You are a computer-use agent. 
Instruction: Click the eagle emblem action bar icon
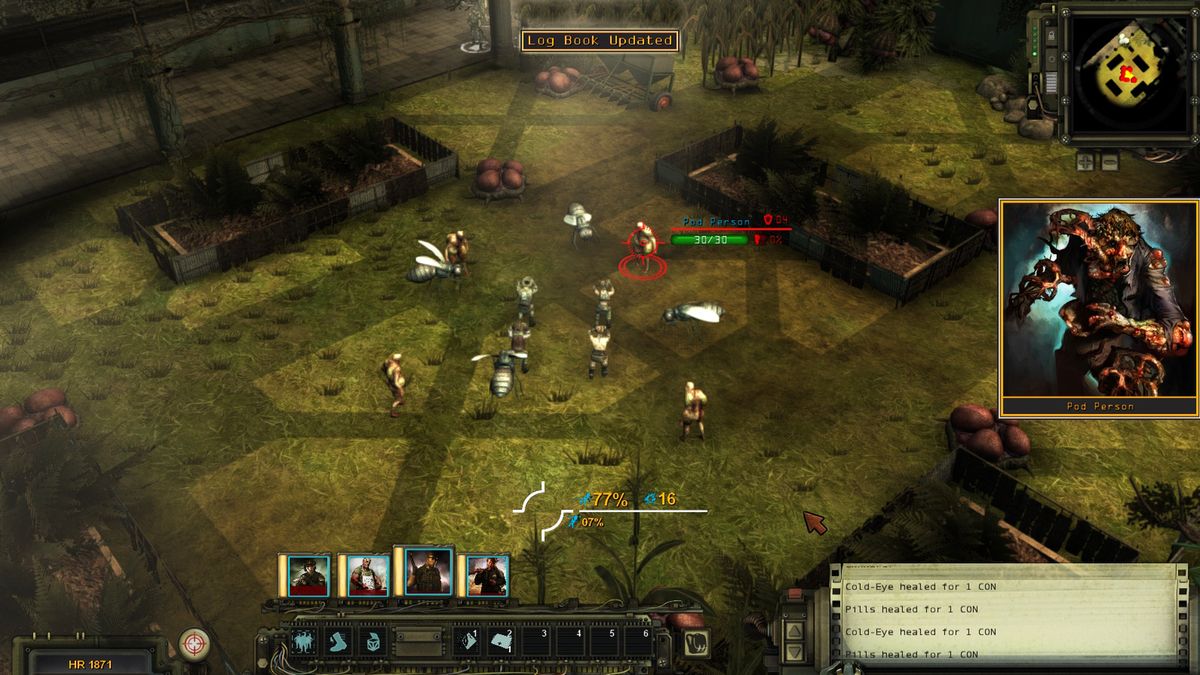(x=303, y=641)
